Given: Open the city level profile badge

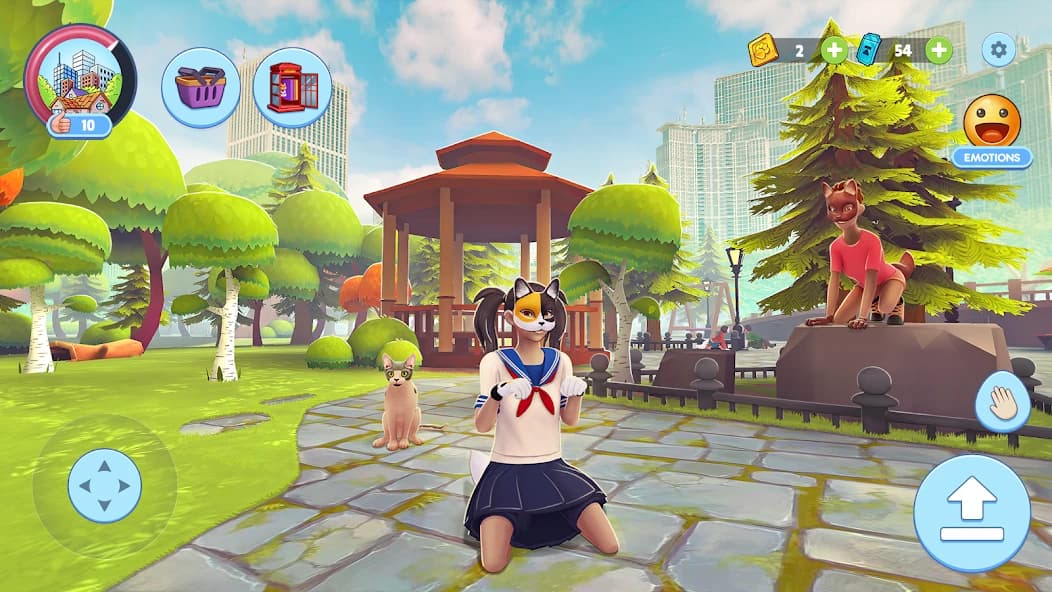Looking at the screenshot, I should (80, 80).
